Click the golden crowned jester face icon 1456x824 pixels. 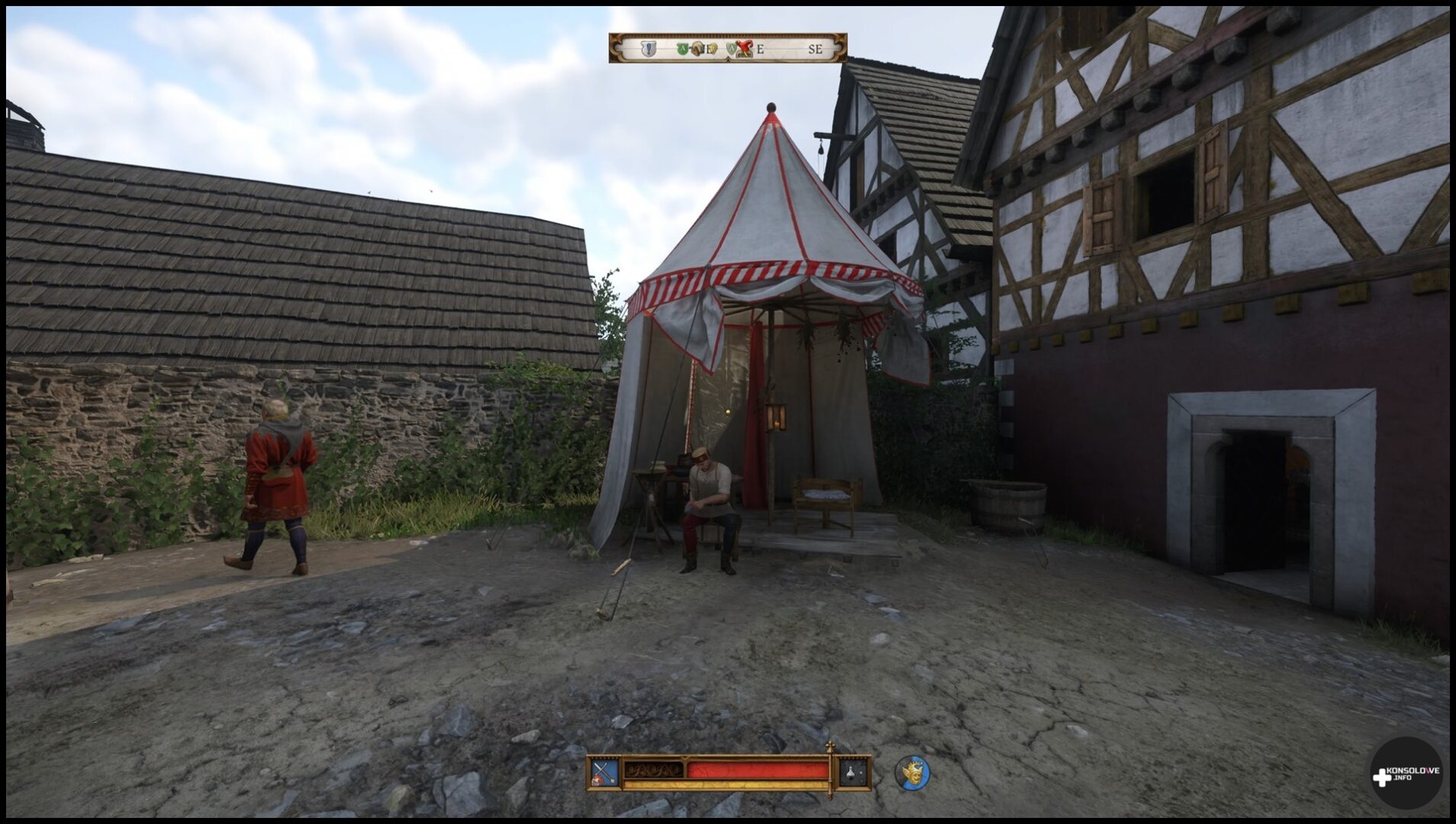[x=912, y=774]
